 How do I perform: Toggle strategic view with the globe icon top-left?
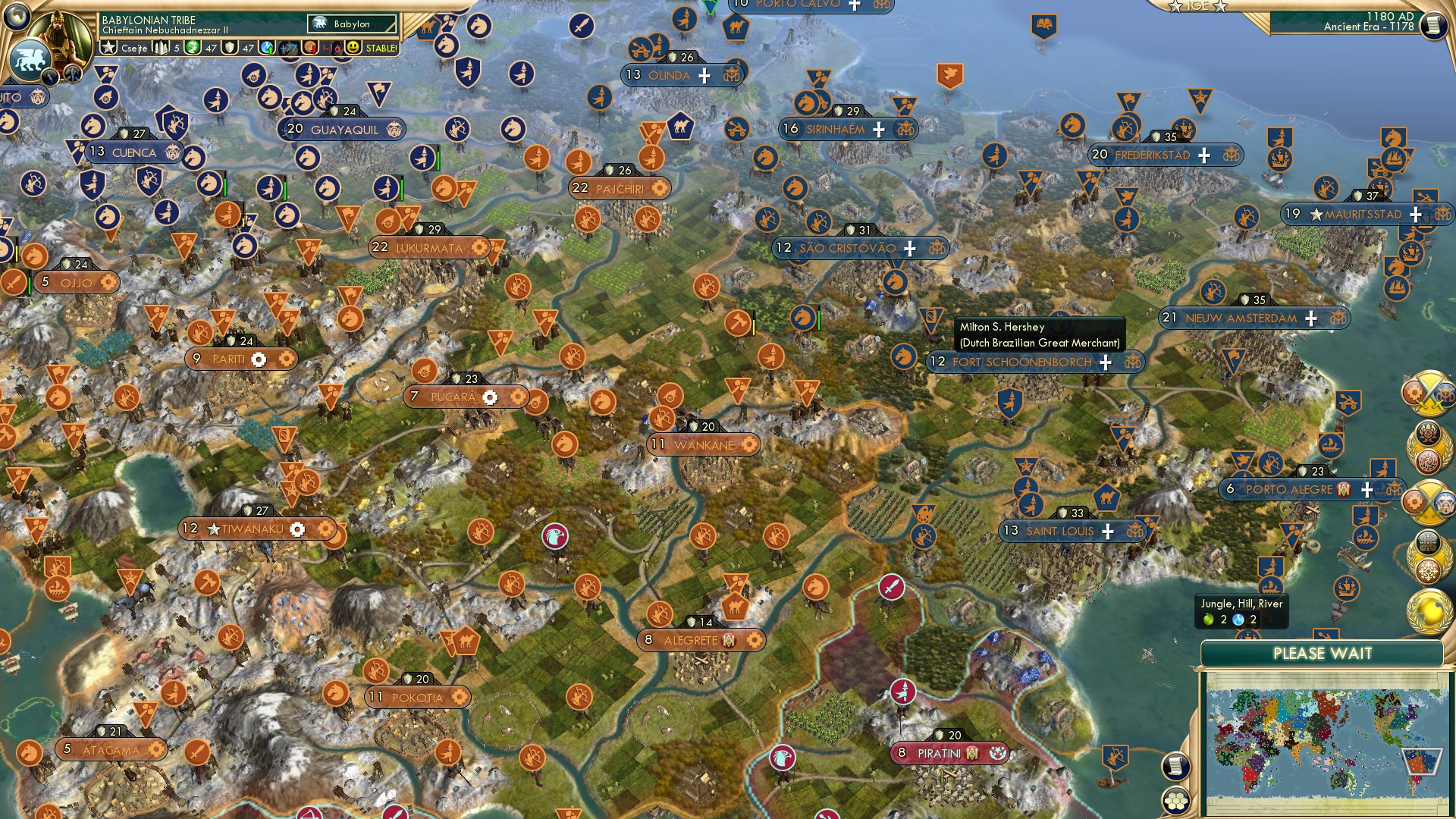17,17
